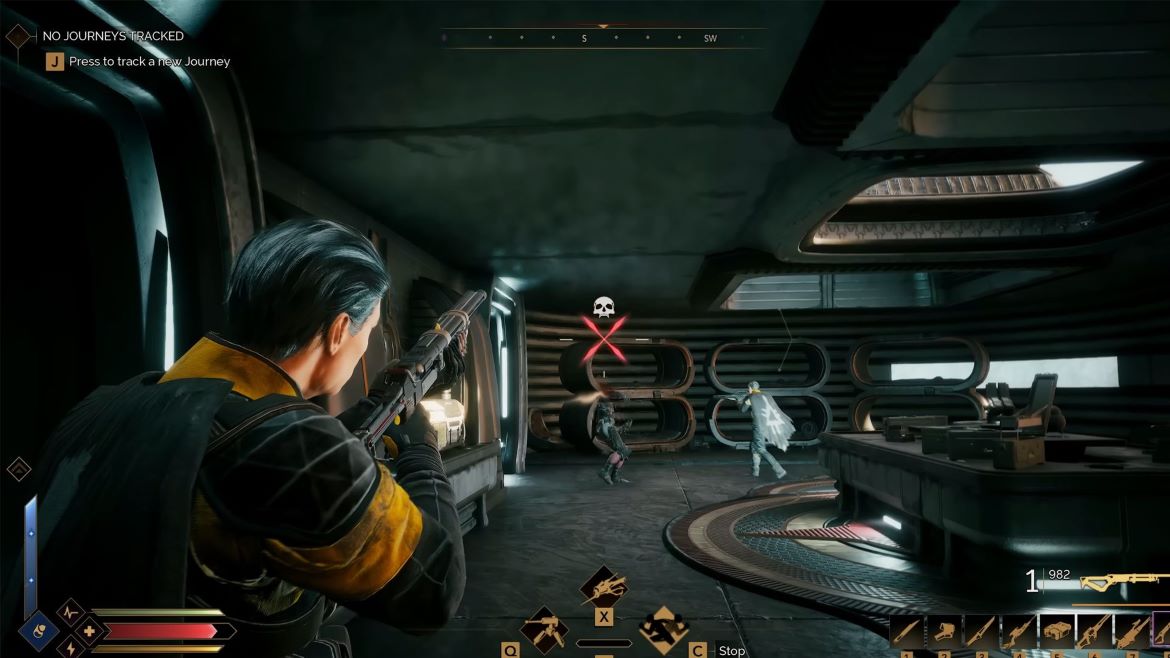
Task: Choose the long blade in slot 3
Action: (x=981, y=632)
